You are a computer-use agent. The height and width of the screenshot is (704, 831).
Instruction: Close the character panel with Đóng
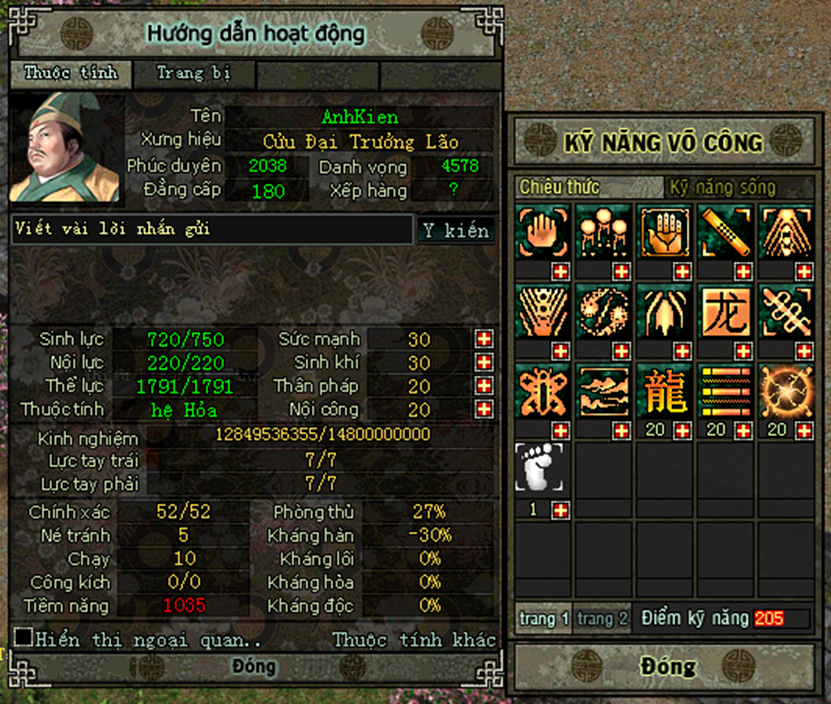tap(254, 667)
